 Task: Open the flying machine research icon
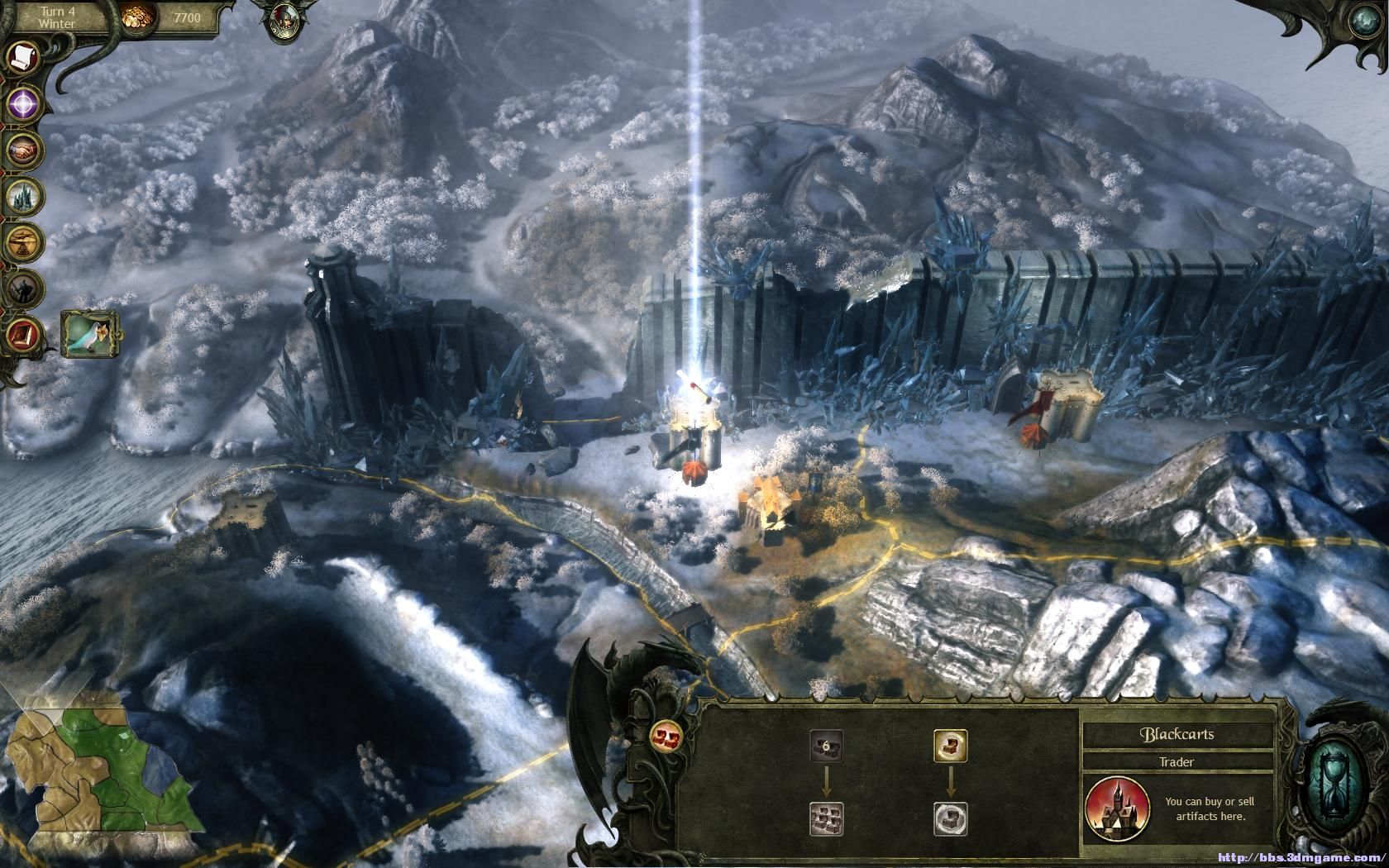(x=23, y=242)
